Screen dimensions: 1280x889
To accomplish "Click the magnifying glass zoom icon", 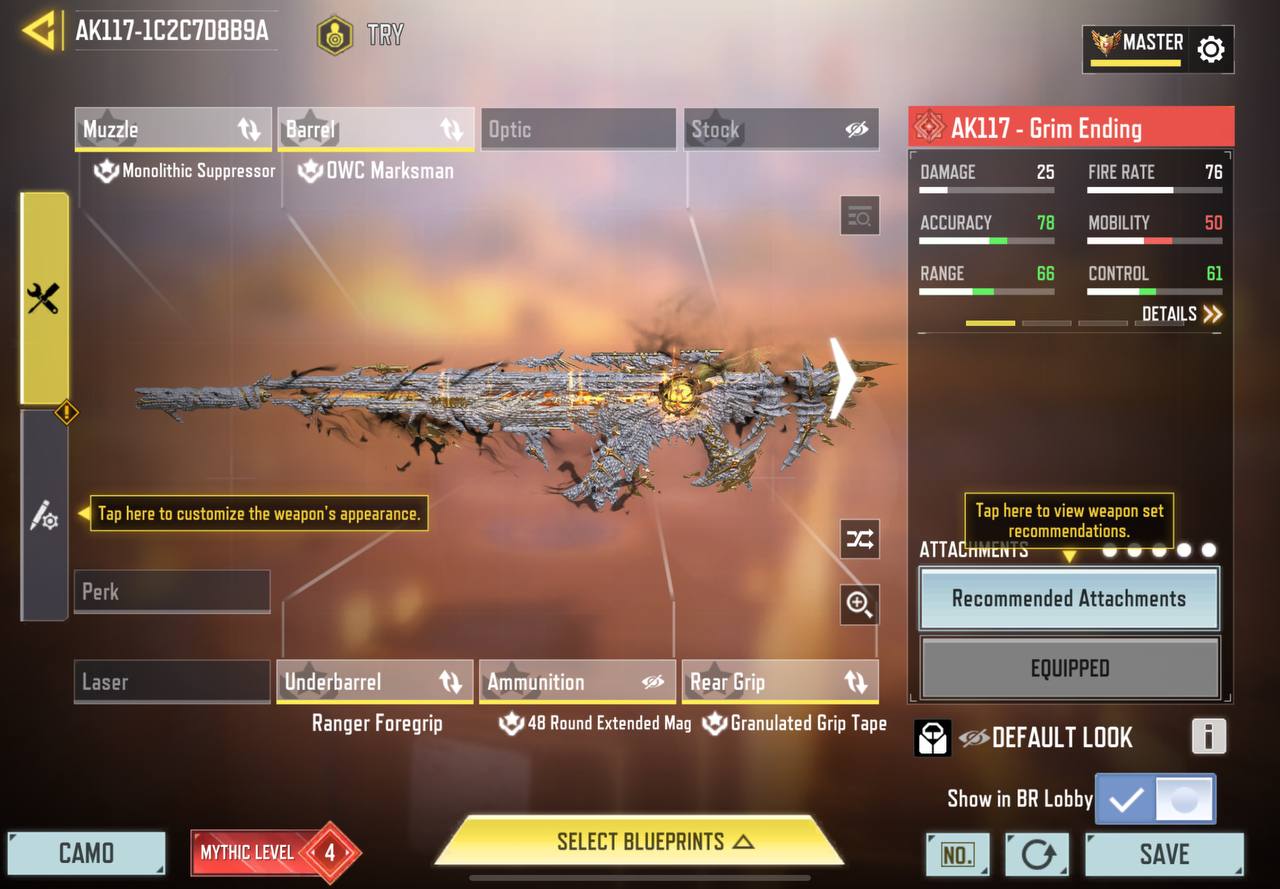I will pos(859,604).
